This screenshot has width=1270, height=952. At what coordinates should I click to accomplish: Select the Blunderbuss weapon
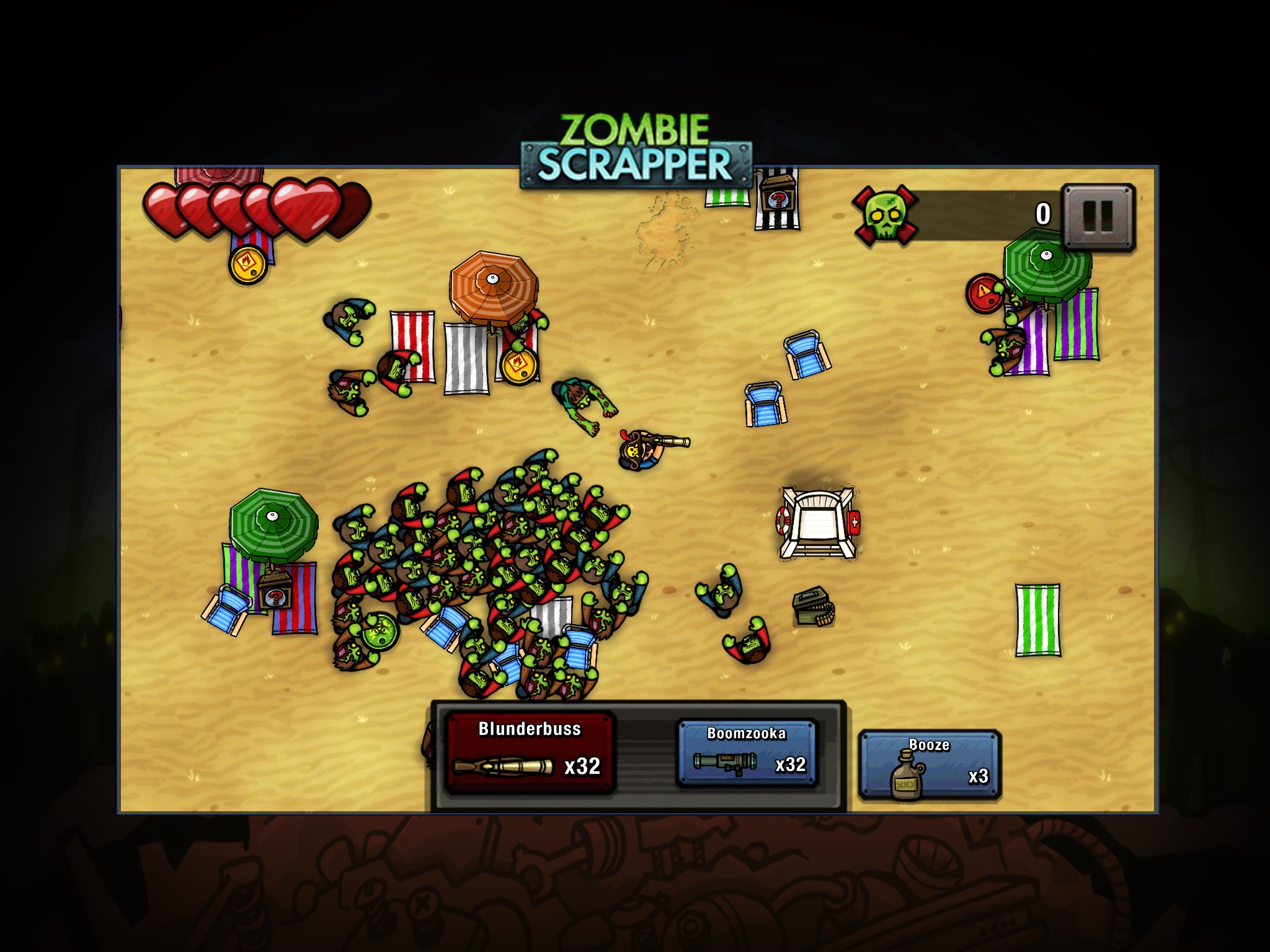(530, 753)
